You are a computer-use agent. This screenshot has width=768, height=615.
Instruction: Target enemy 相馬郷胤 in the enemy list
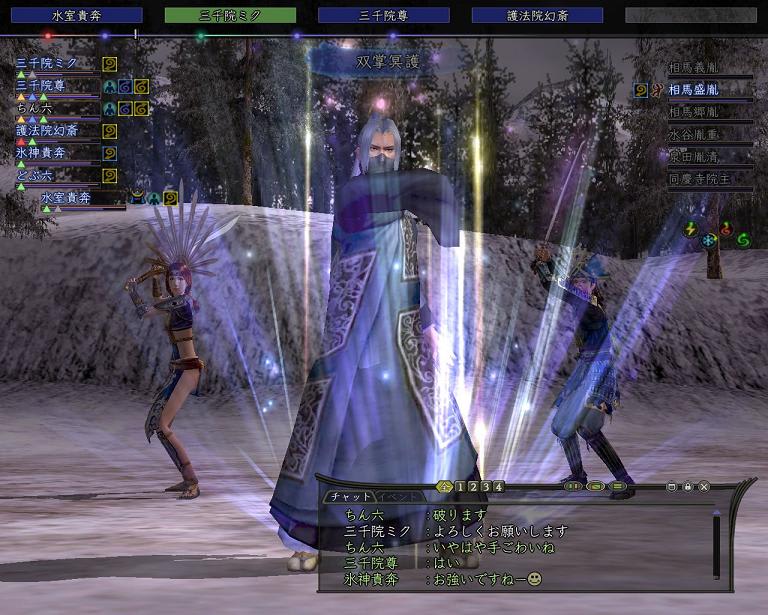coord(708,113)
